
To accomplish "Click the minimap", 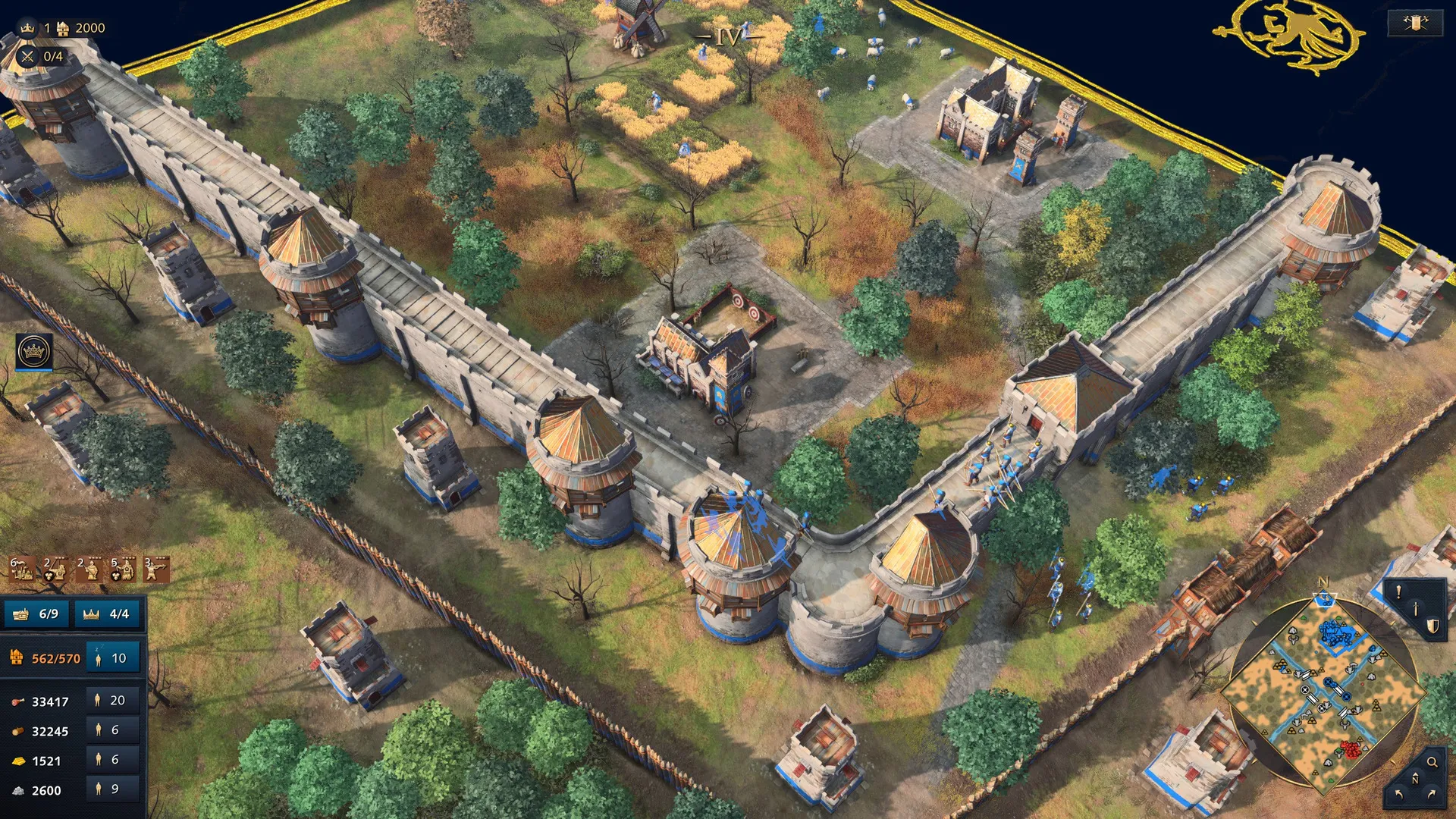I will pos(1323,694).
